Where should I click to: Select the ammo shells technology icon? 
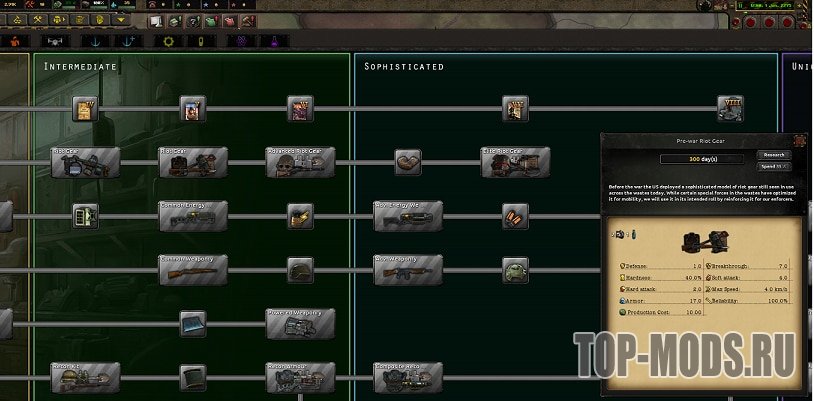pos(515,215)
